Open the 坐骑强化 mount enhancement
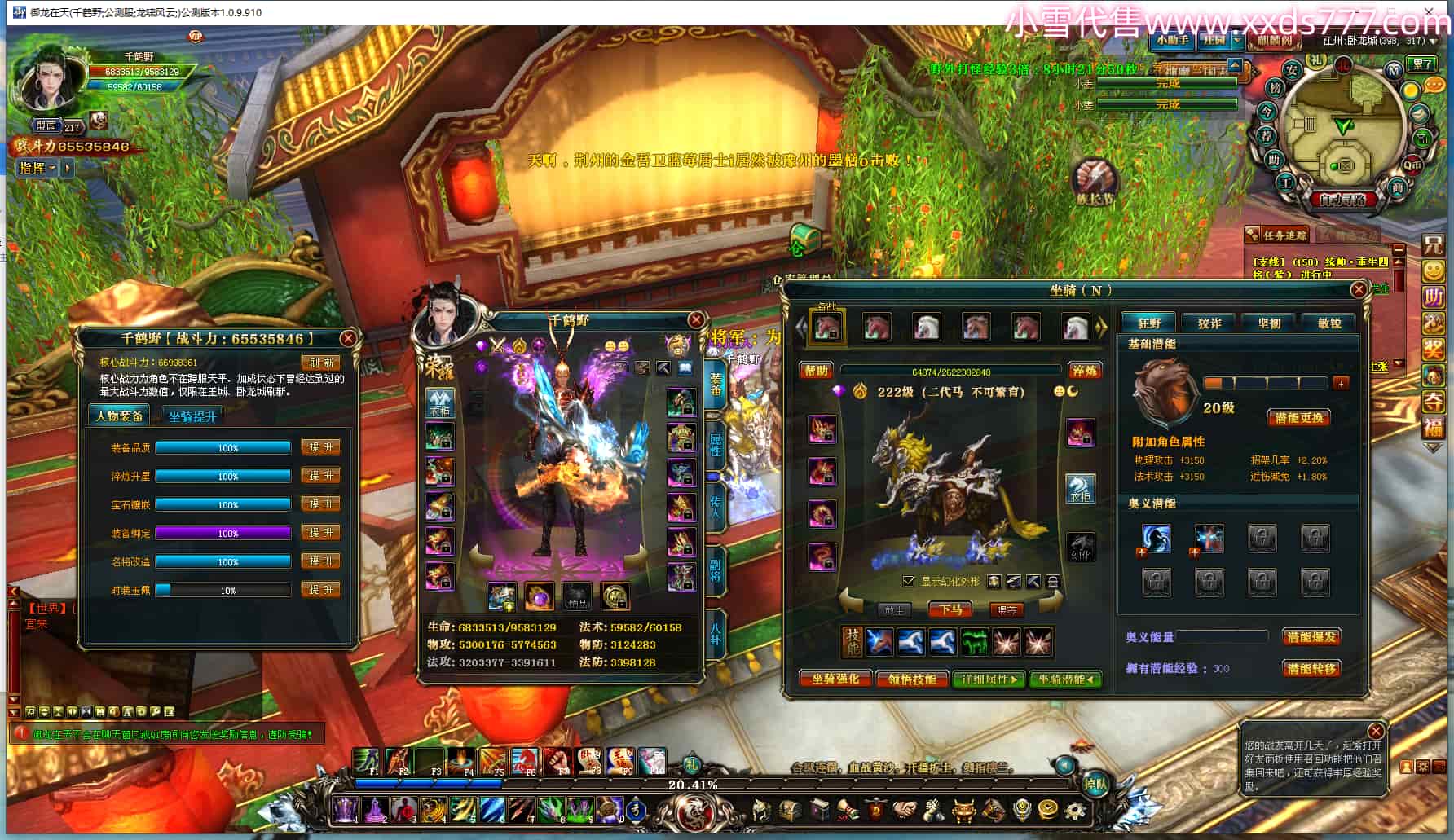Viewport: 1454px width, 840px height. click(835, 679)
